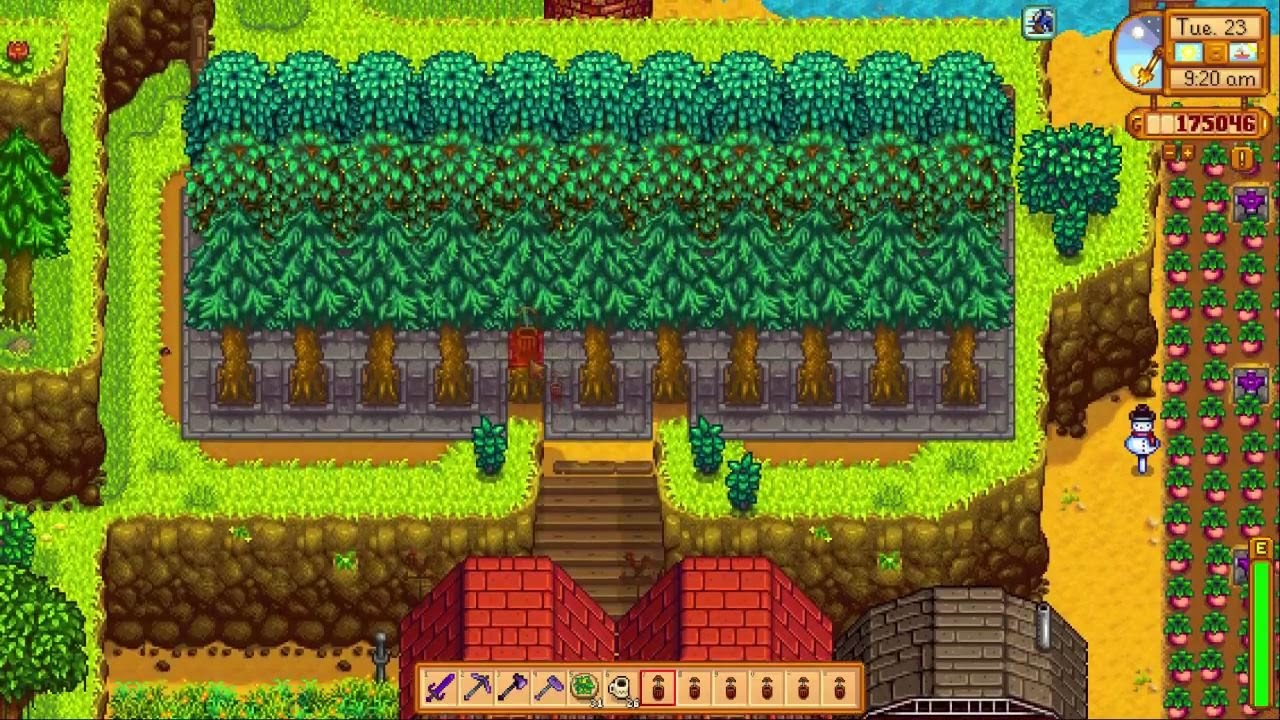Click the special item icon in the top right corner
The image size is (1280, 720).
pyautogui.click(x=1039, y=24)
